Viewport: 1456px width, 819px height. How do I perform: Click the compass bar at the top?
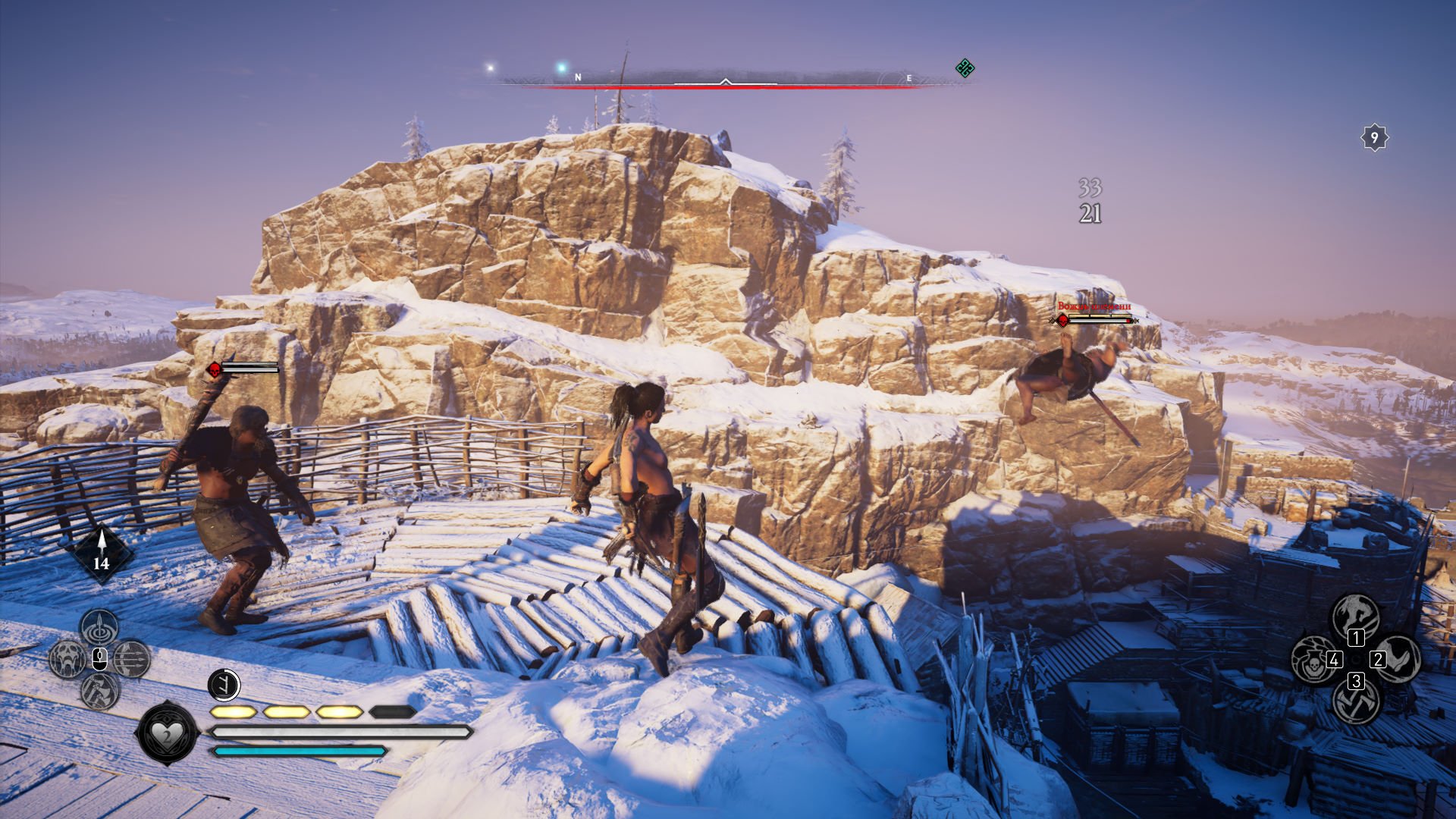pos(725,79)
